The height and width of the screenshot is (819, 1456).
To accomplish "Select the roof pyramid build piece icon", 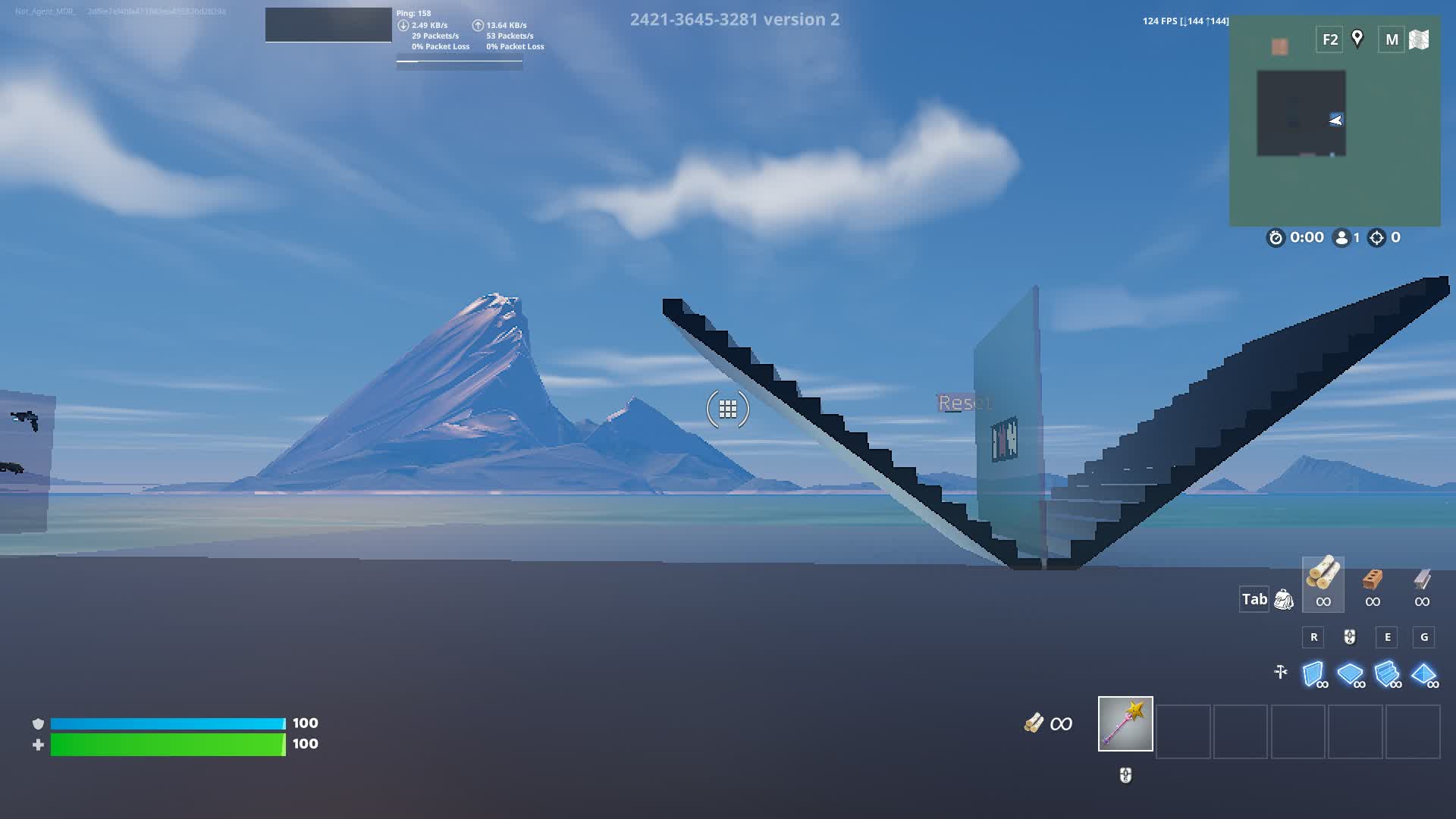I will tap(1424, 673).
